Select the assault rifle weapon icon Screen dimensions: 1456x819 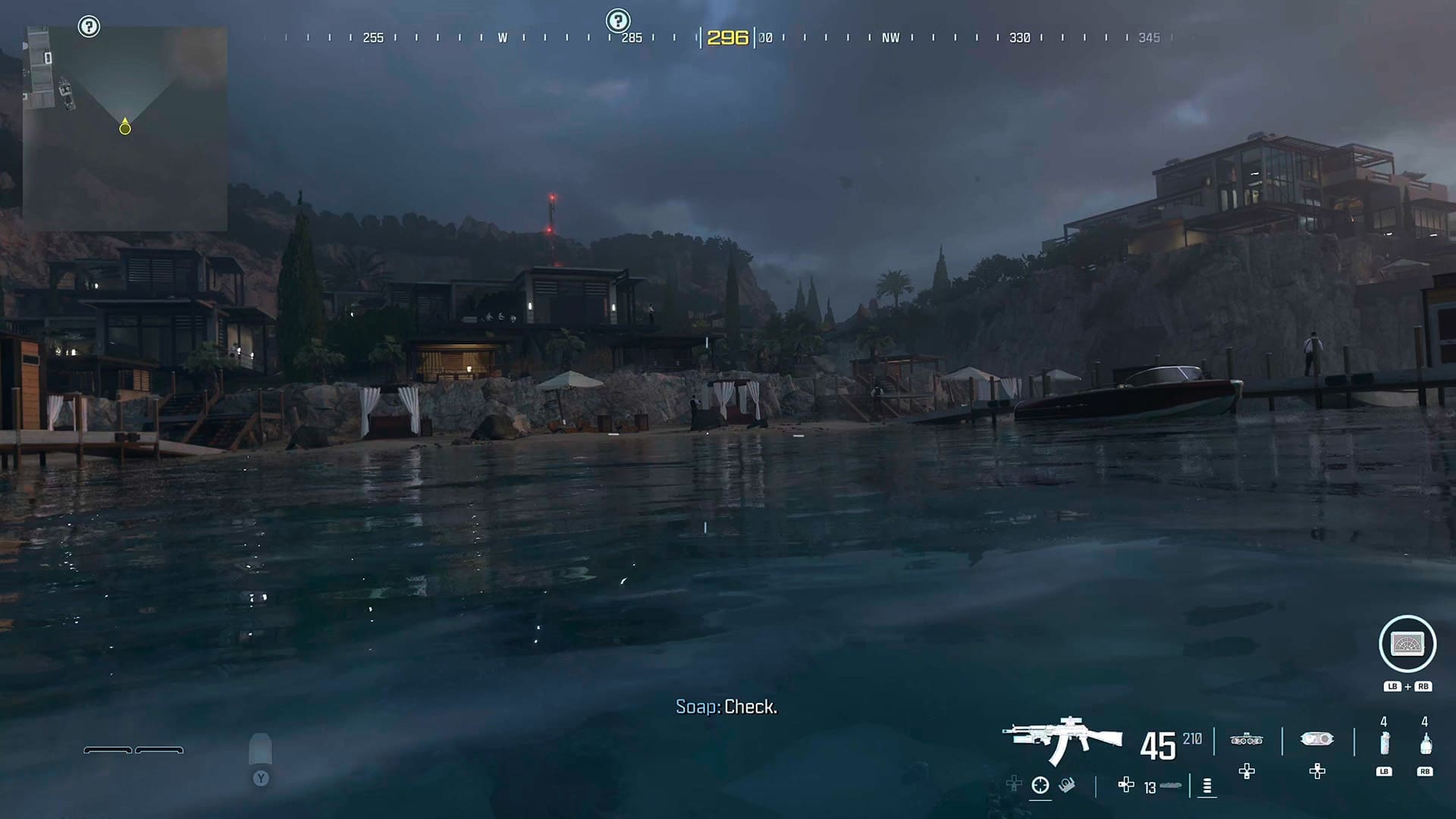click(1062, 739)
